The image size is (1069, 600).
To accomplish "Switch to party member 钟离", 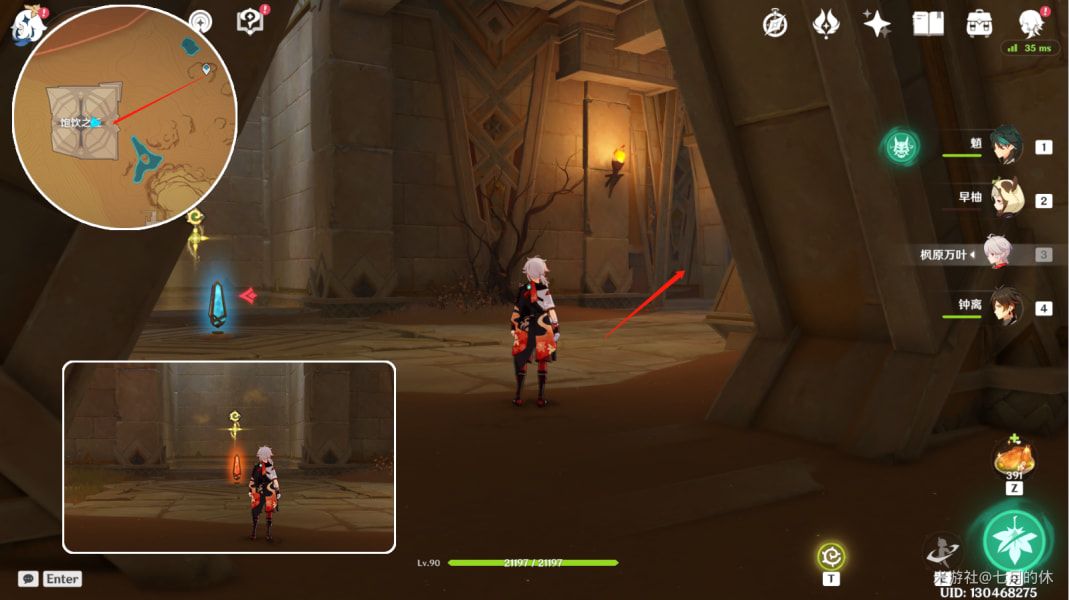I will click(1005, 307).
